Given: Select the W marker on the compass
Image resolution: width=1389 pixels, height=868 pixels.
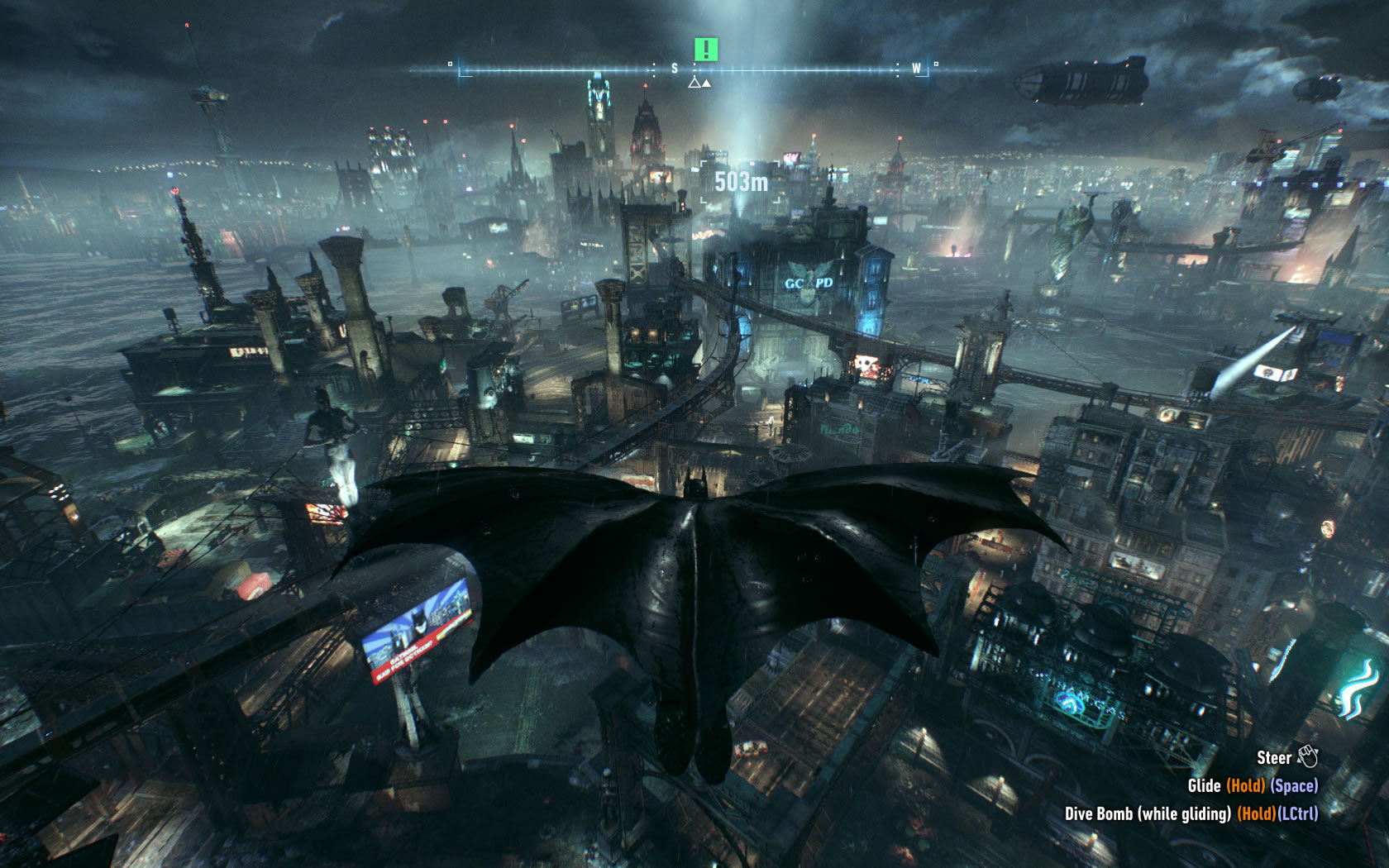Looking at the screenshot, I should click(917, 69).
